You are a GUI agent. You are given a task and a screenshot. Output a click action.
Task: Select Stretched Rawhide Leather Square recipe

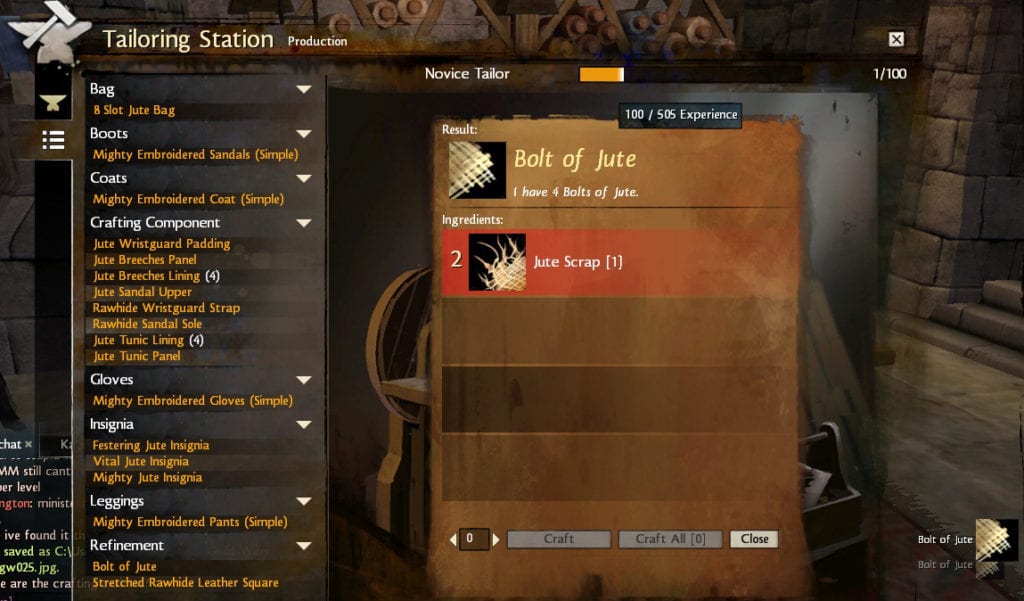pyautogui.click(x=185, y=583)
